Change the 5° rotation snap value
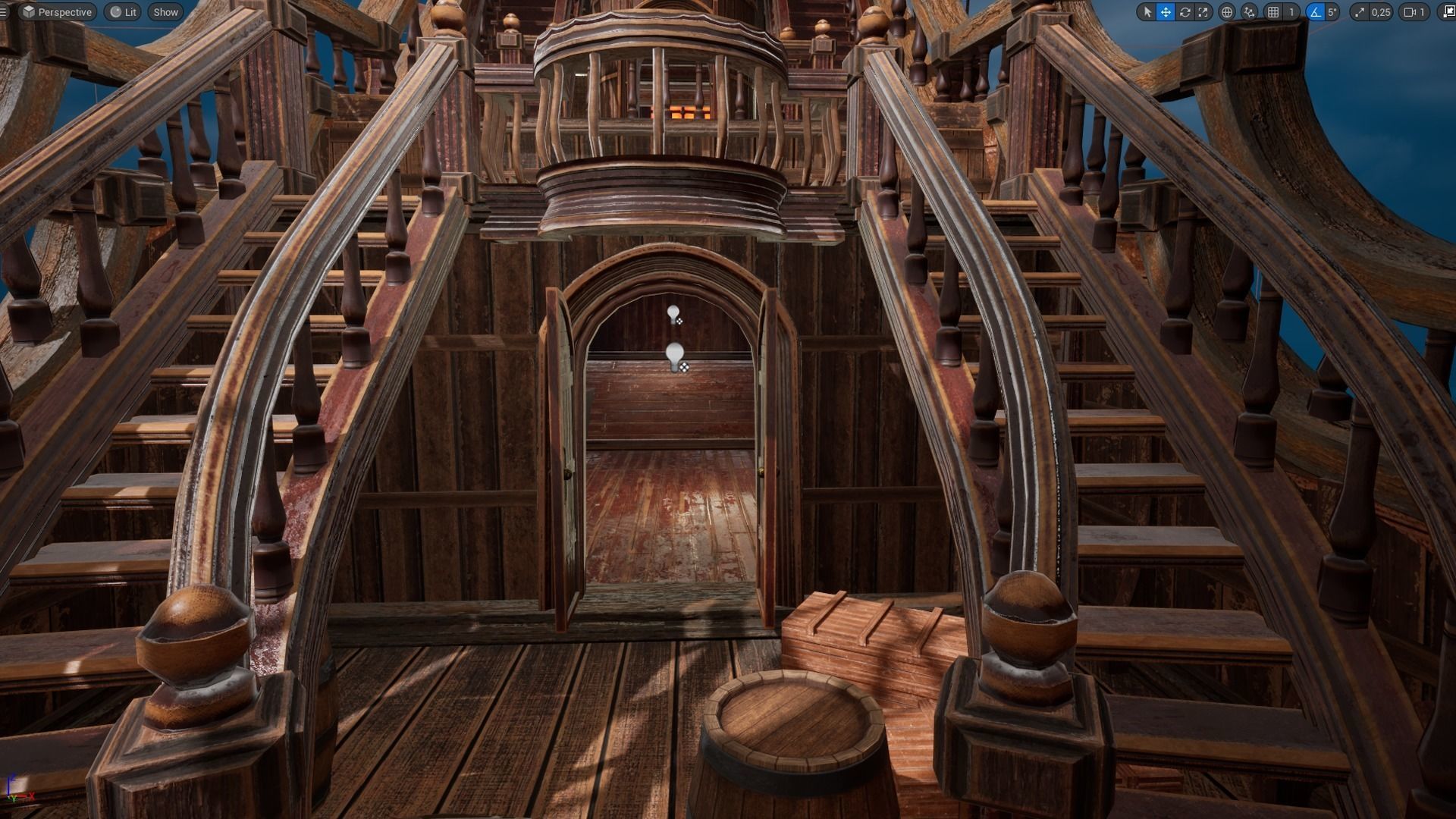The image size is (1456, 819). point(1332,12)
